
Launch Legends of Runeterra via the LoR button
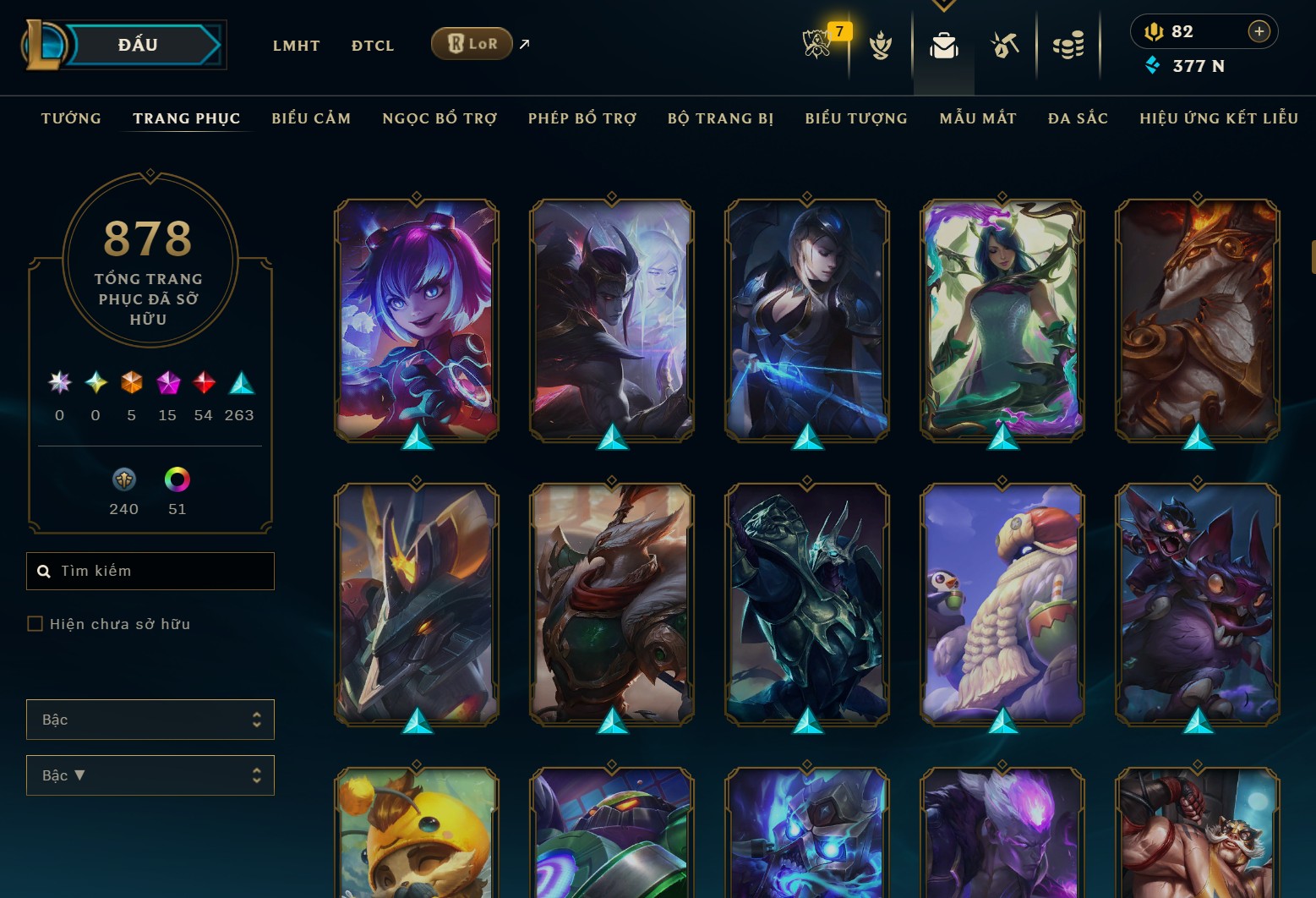[x=471, y=43]
